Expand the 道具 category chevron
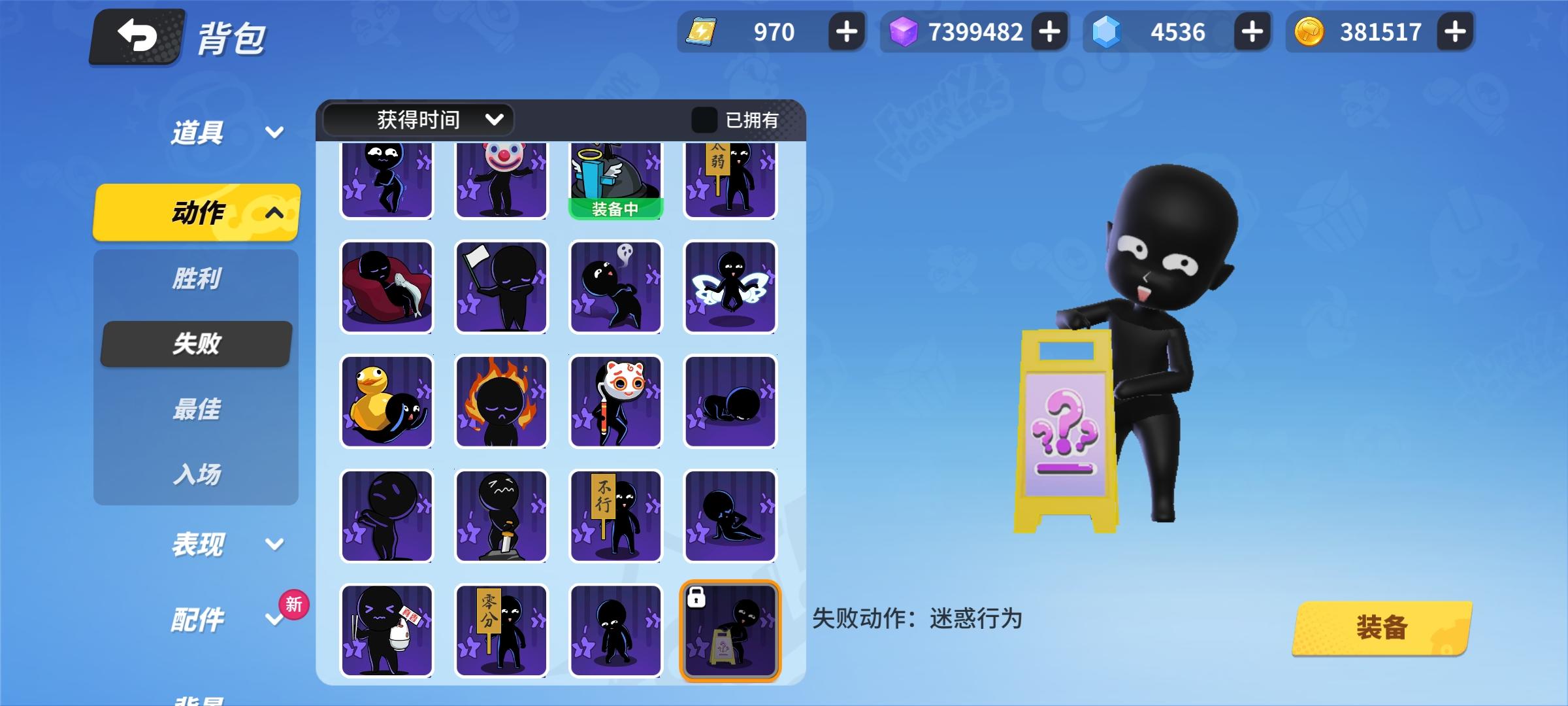This screenshot has height=706, width=1568. (274, 131)
